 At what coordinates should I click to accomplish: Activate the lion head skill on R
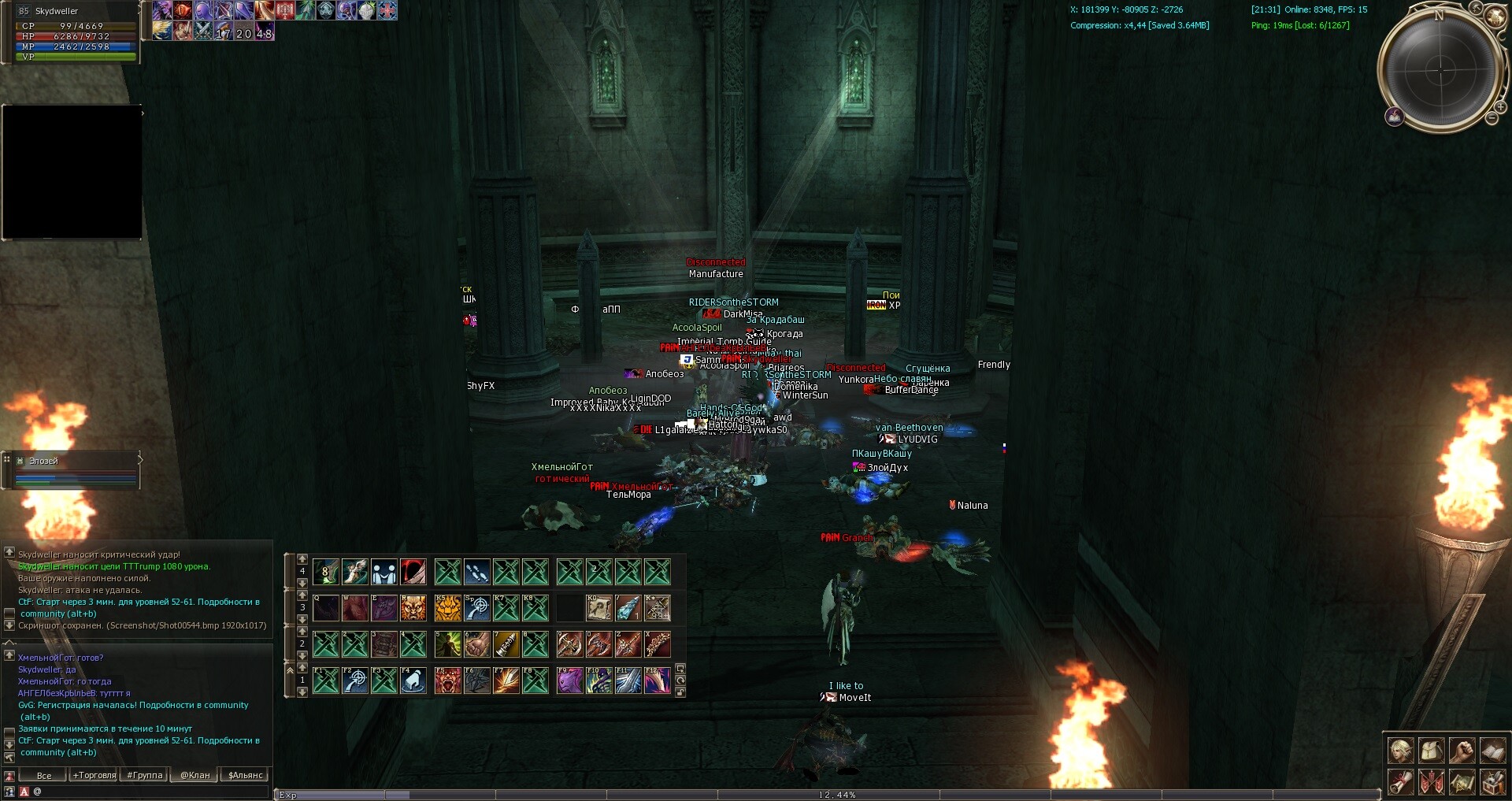(413, 608)
